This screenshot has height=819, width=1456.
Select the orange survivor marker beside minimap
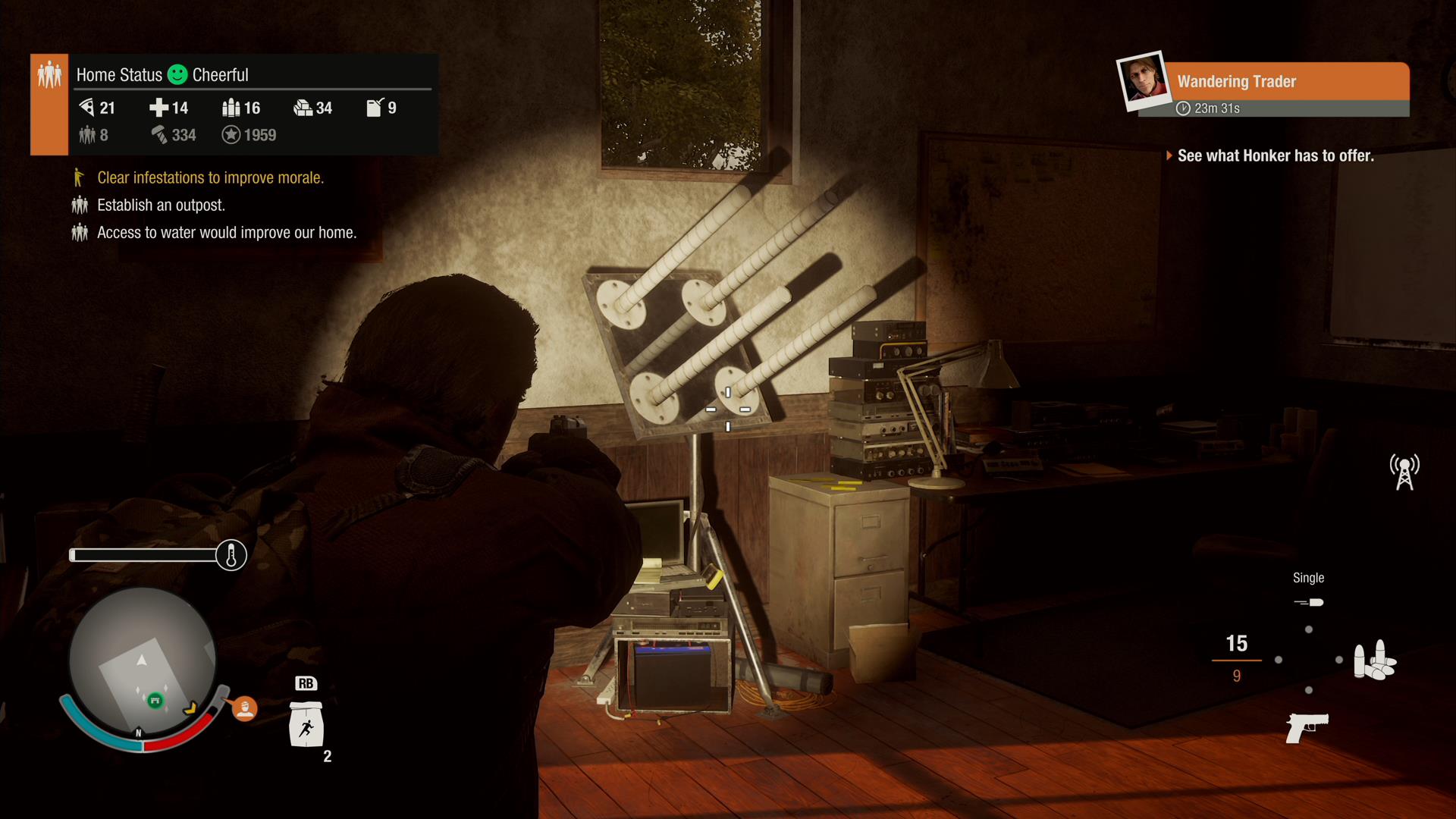click(x=244, y=708)
